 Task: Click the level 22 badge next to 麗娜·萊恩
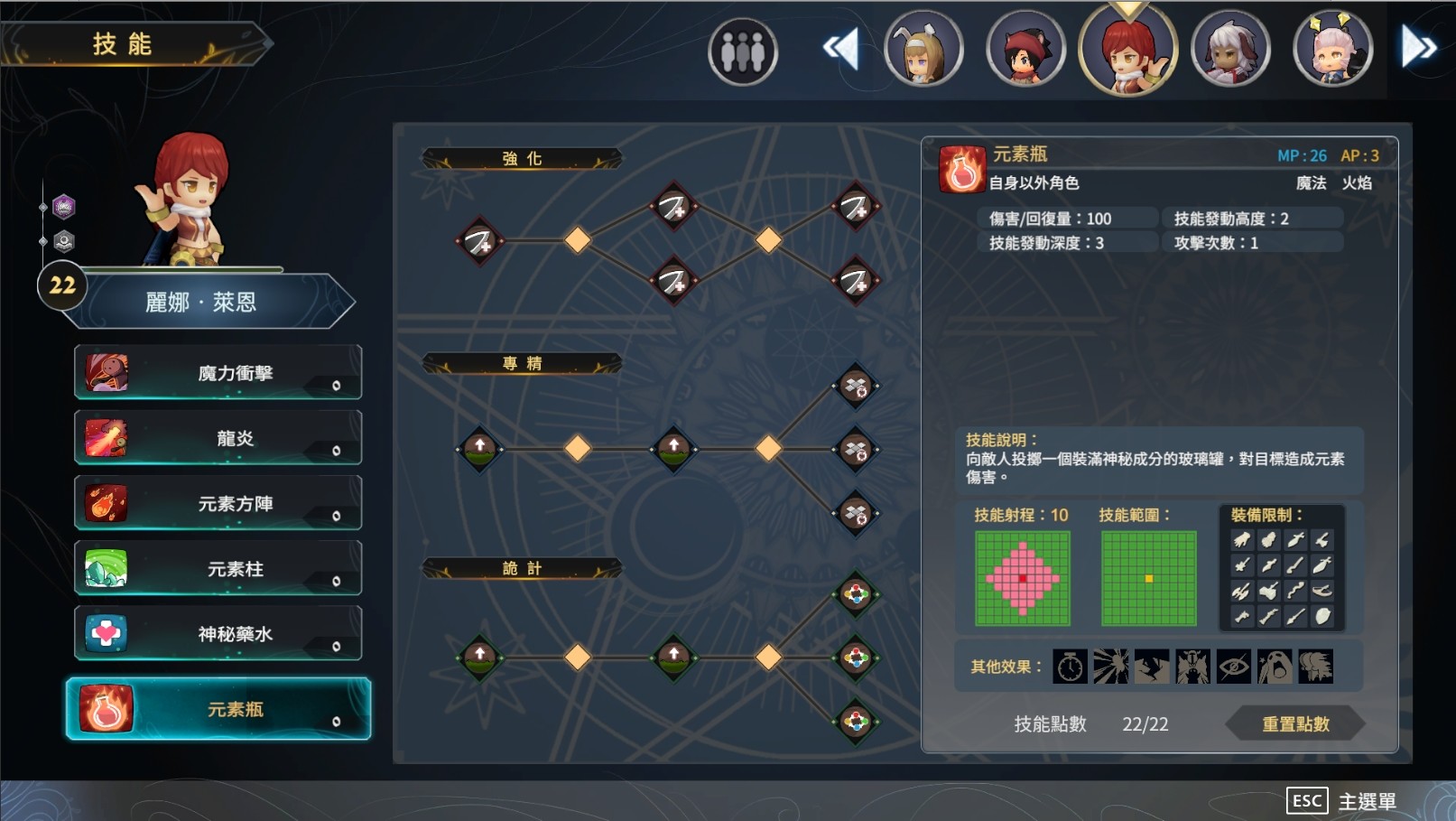(62, 285)
